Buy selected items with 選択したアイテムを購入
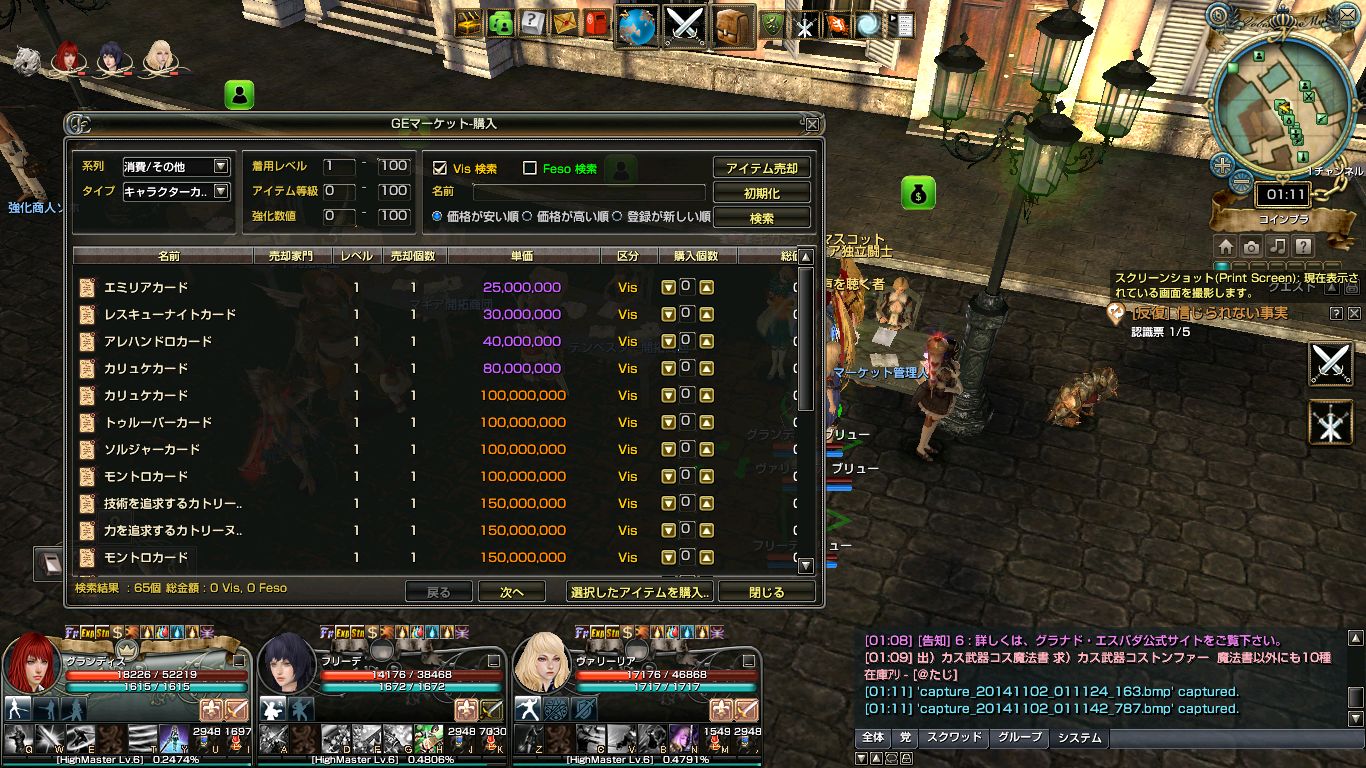 [640, 592]
